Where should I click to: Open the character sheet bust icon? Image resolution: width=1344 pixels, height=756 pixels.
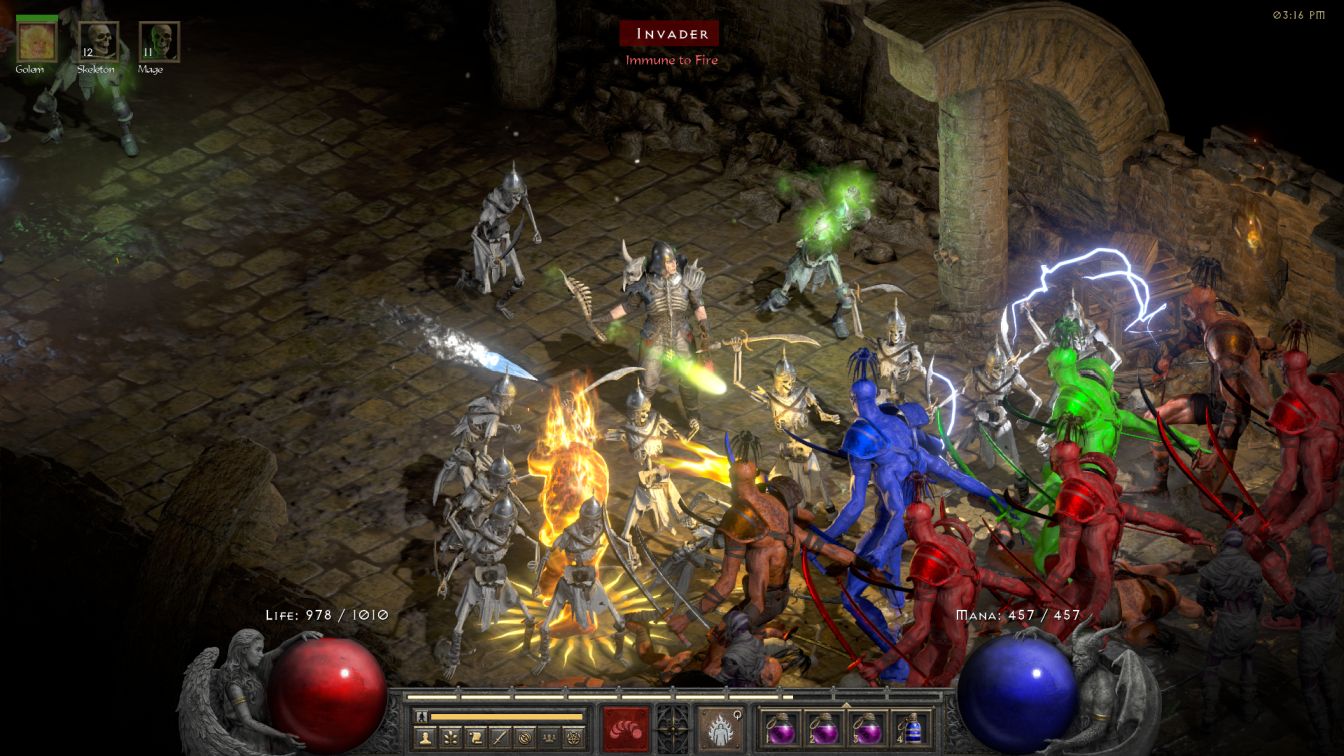(x=426, y=738)
